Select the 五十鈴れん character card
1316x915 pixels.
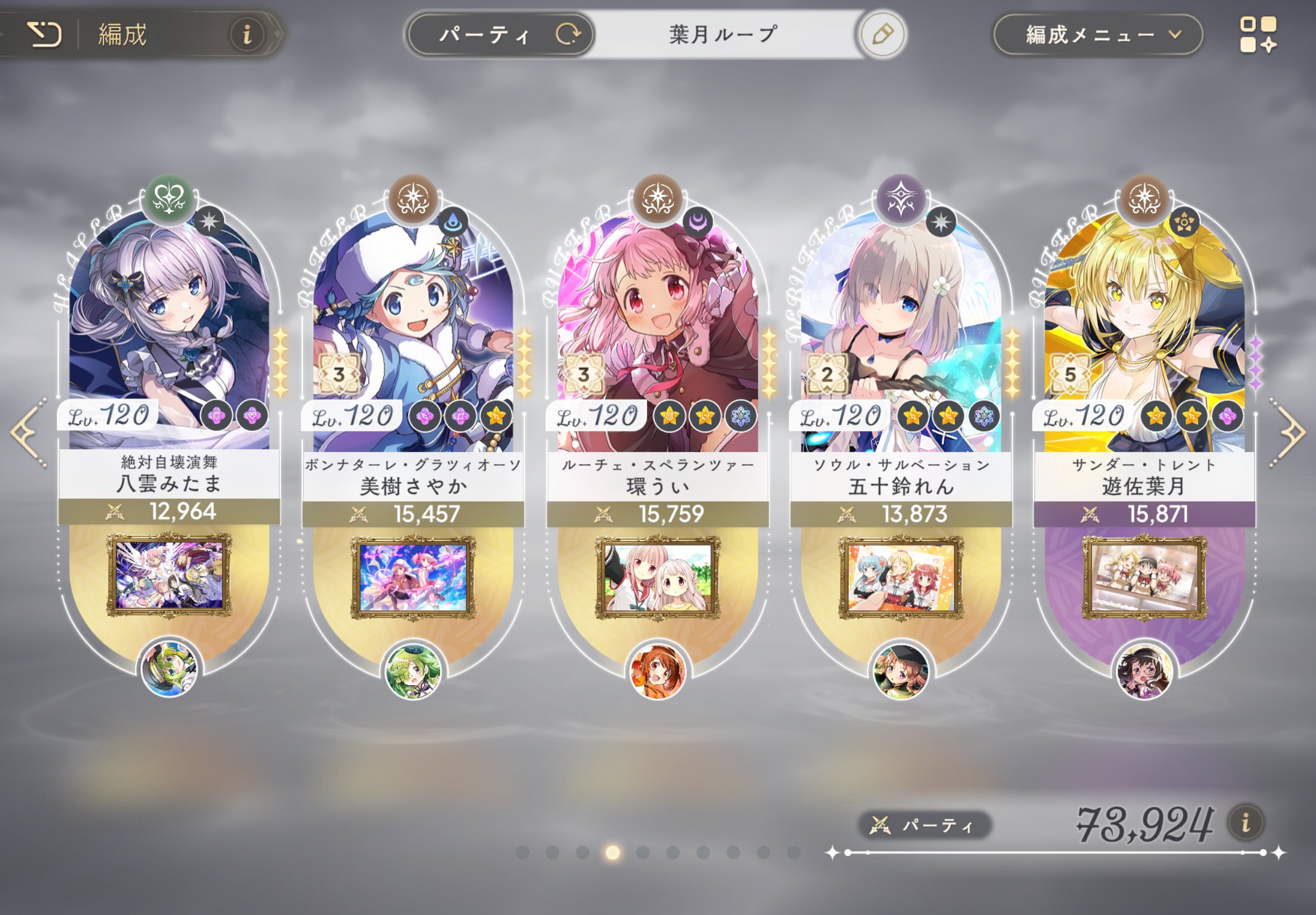click(x=901, y=333)
